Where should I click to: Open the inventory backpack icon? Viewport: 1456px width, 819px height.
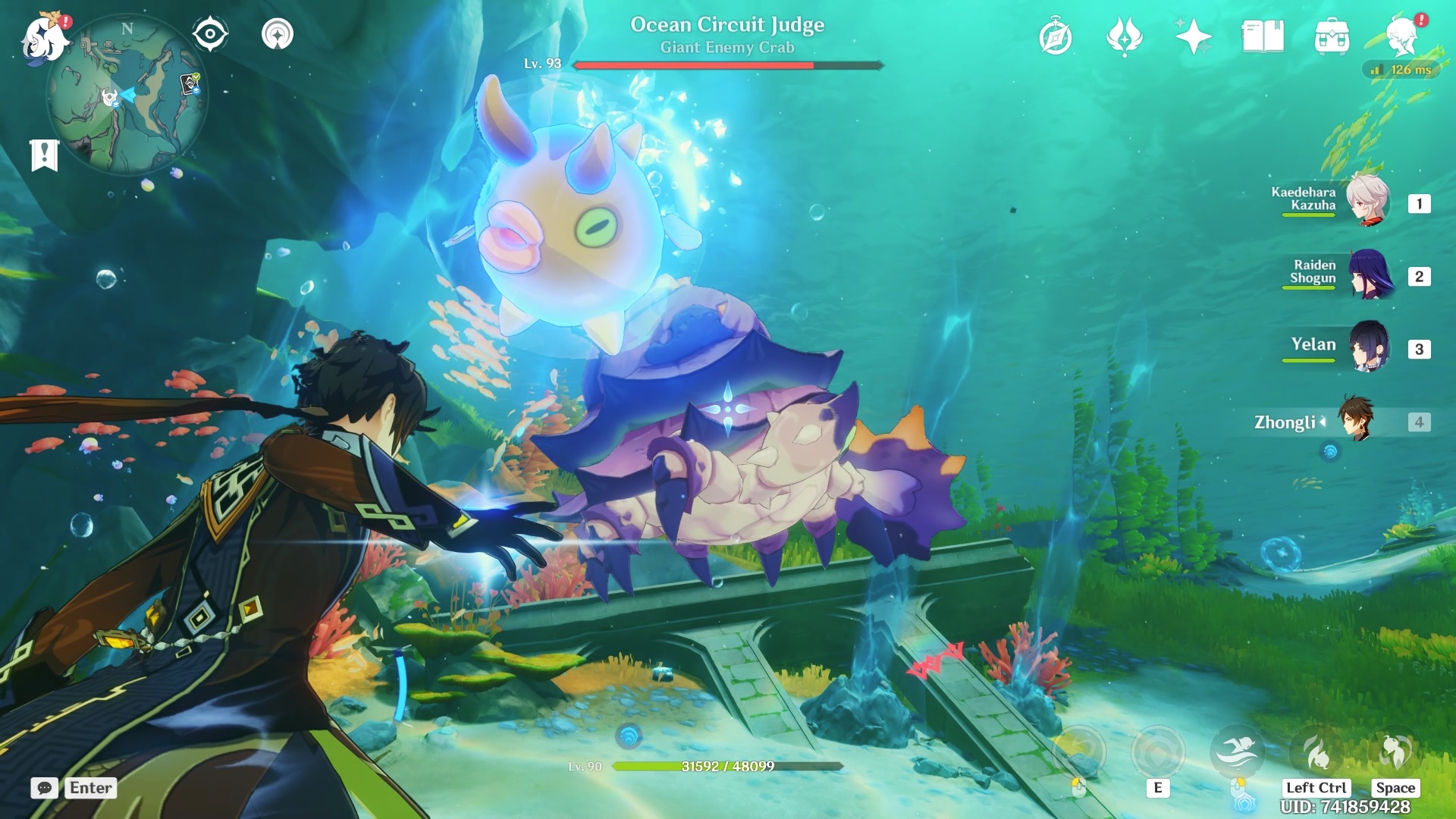click(x=1332, y=36)
